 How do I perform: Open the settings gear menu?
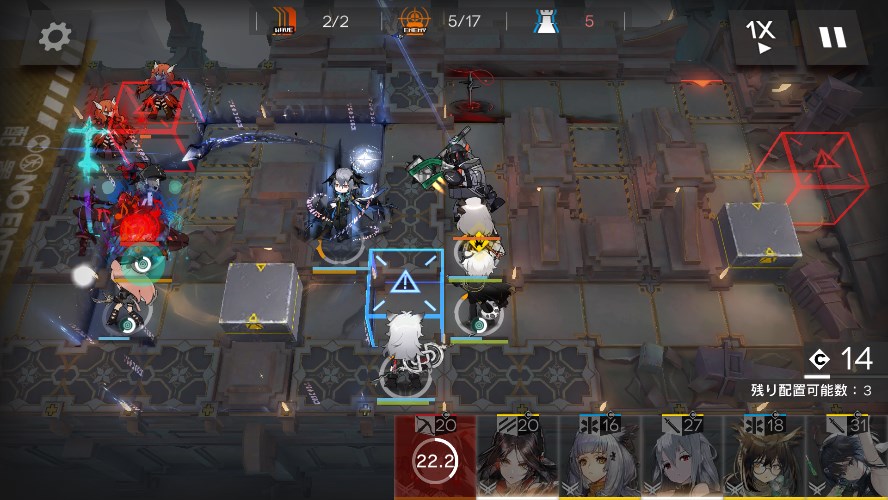pos(54,37)
